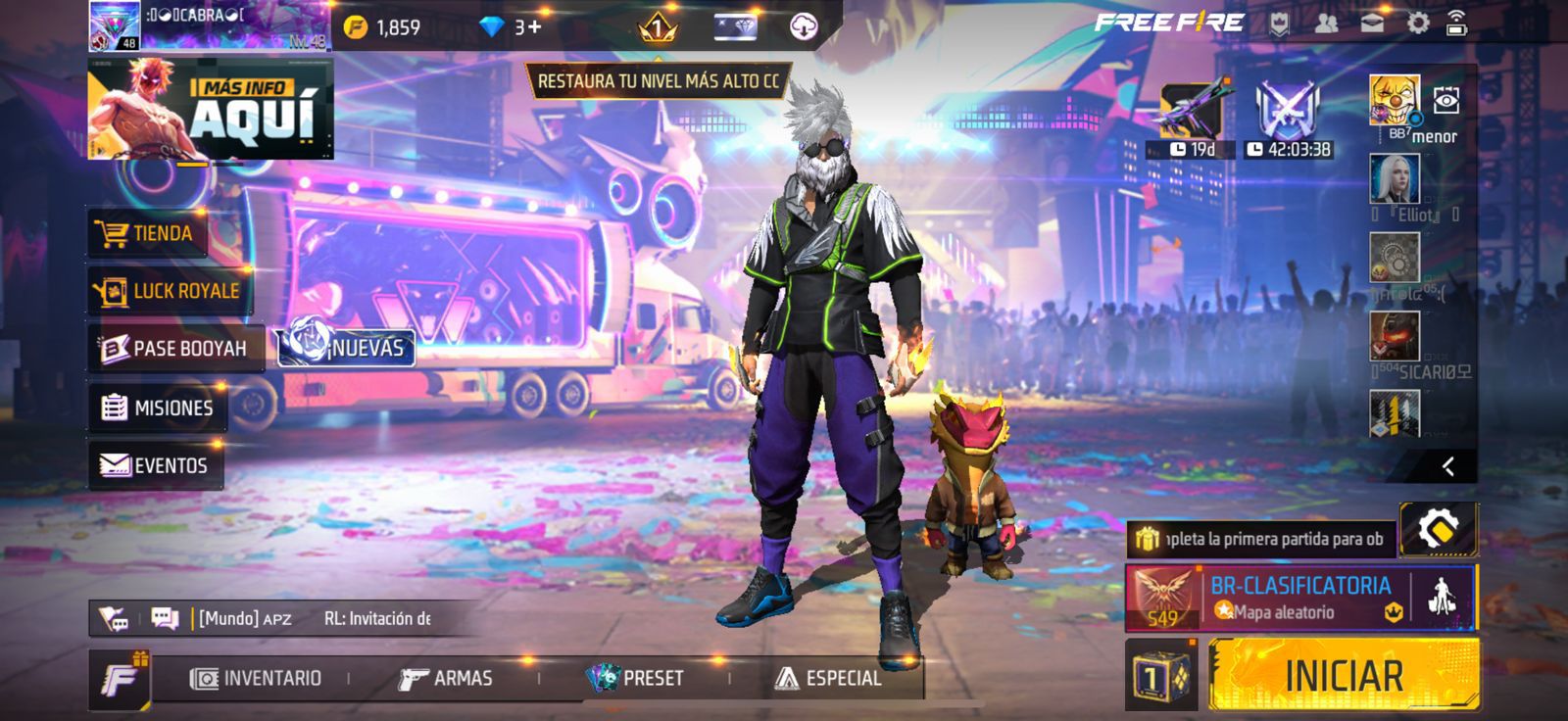
Task: Open the friends icon in top bar
Action: pyautogui.click(x=1326, y=24)
